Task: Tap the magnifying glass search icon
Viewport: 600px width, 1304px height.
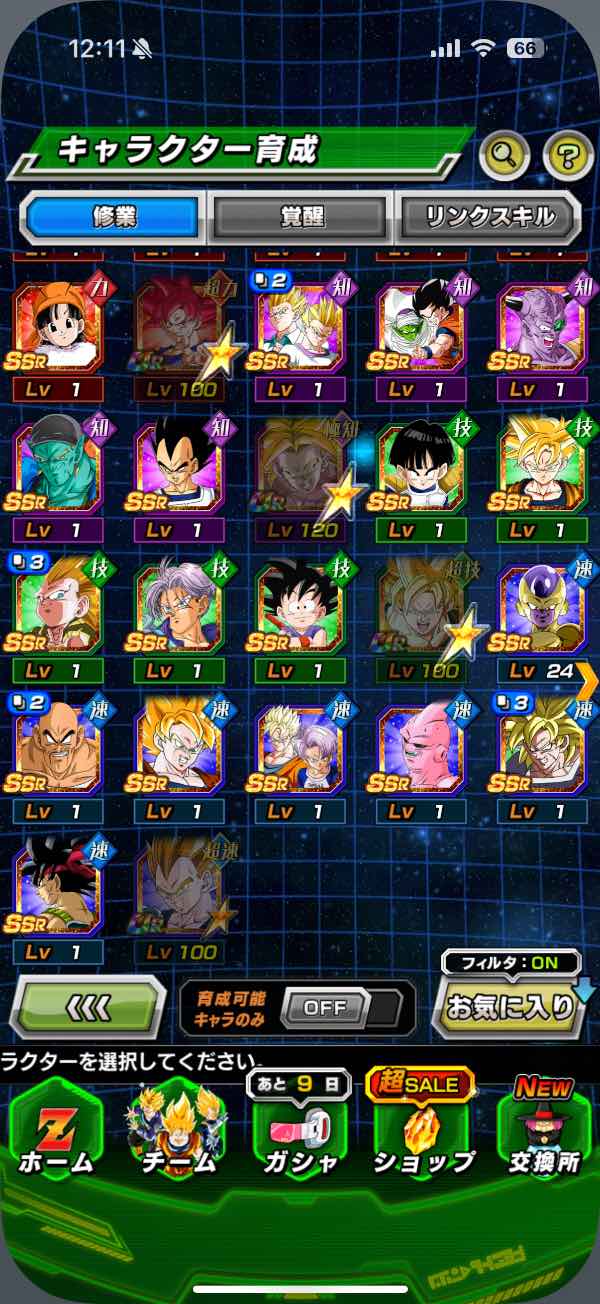Action: coord(505,154)
